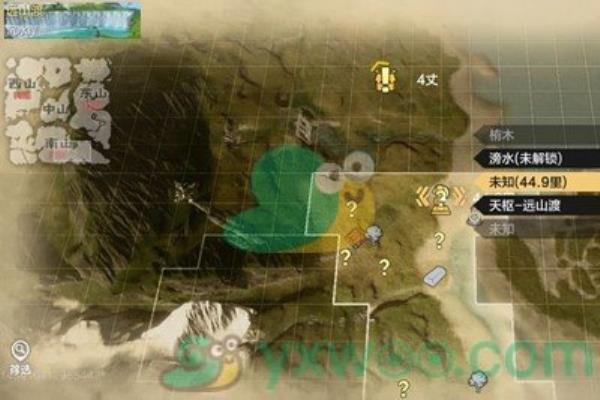
Task: Select the 中山 region on the mini world map
Action: point(55,111)
